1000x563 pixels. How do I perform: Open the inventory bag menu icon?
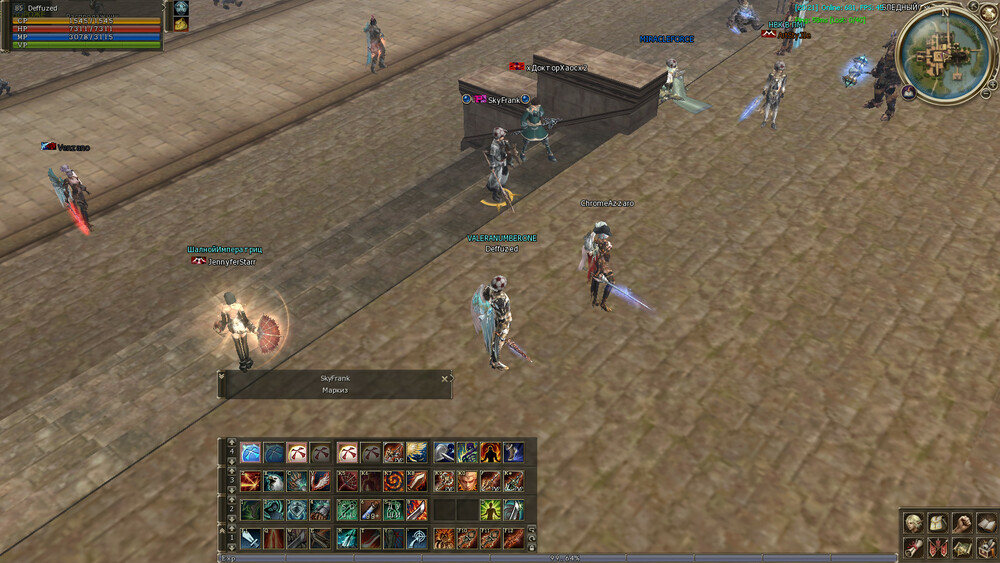point(937,523)
